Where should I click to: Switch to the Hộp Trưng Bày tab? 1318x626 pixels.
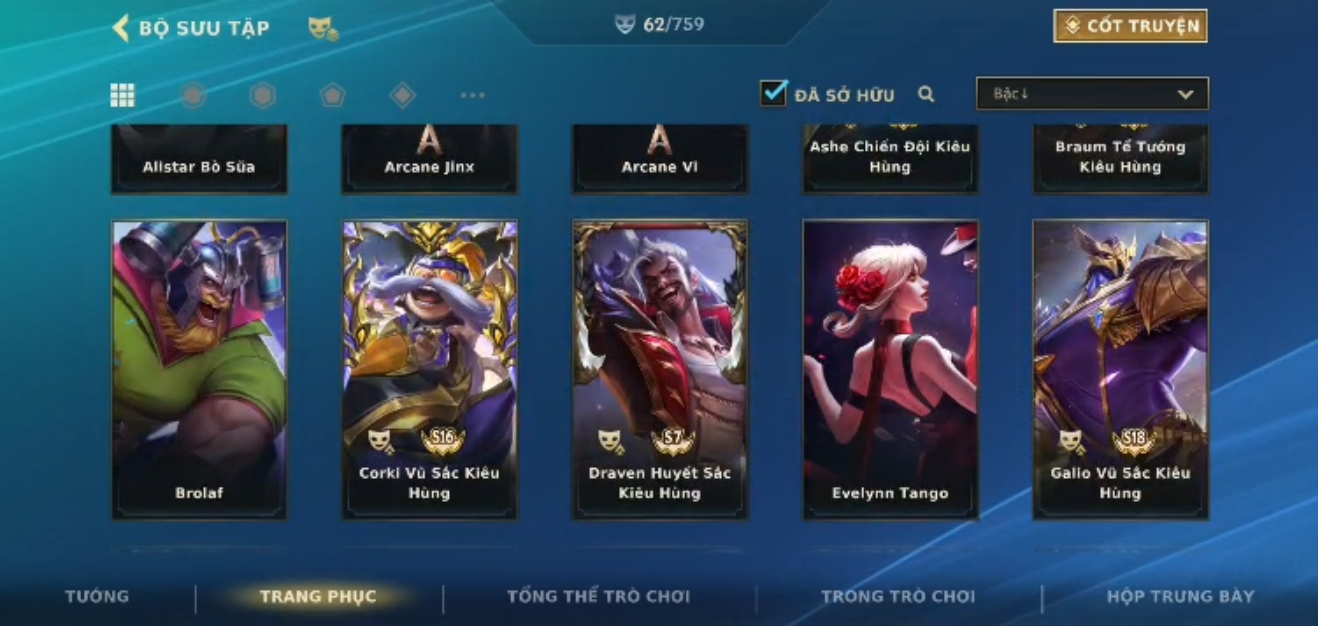click(1180, 597)
